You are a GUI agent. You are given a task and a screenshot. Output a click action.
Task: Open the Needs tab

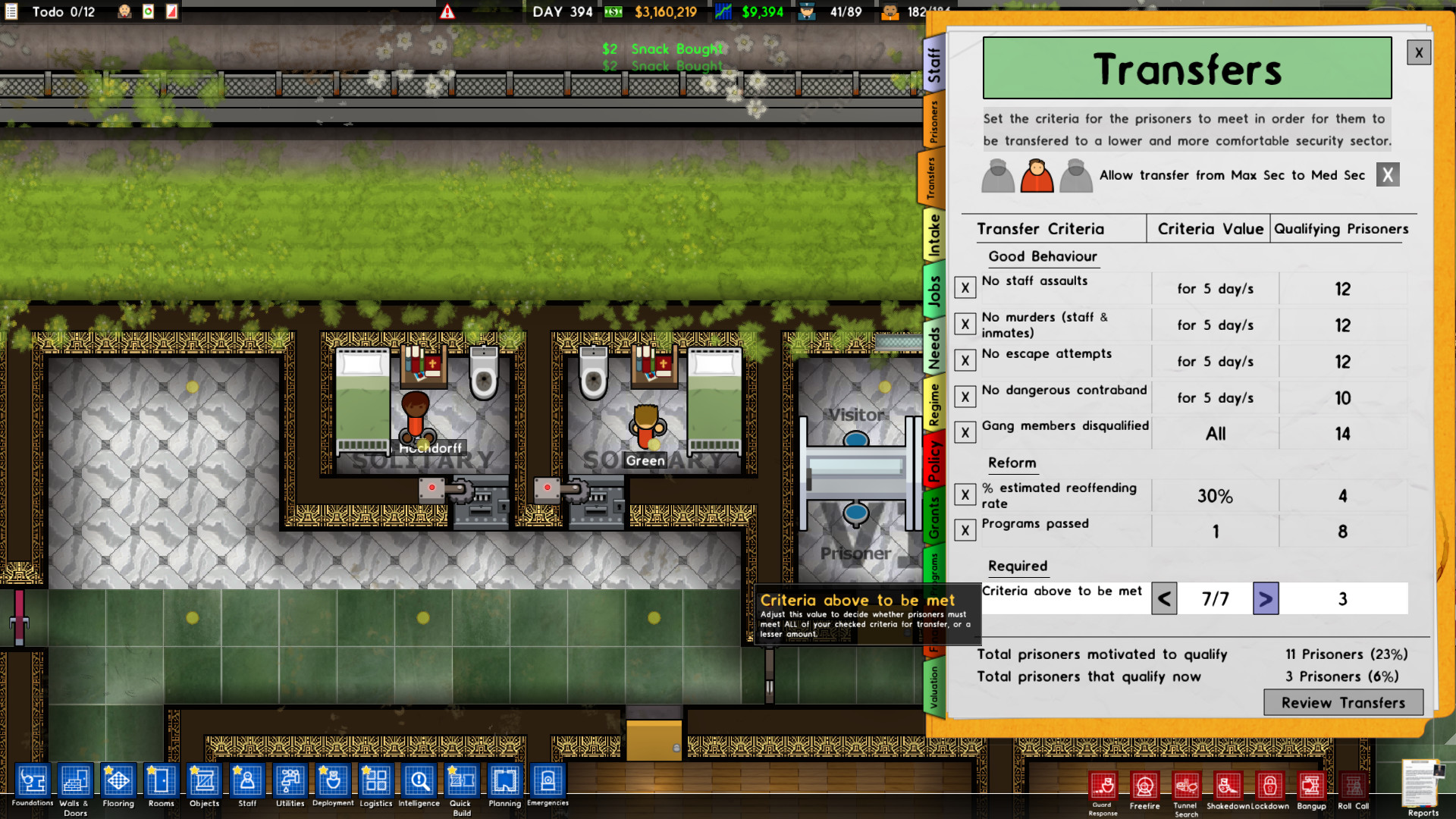(x=935, y=346)
